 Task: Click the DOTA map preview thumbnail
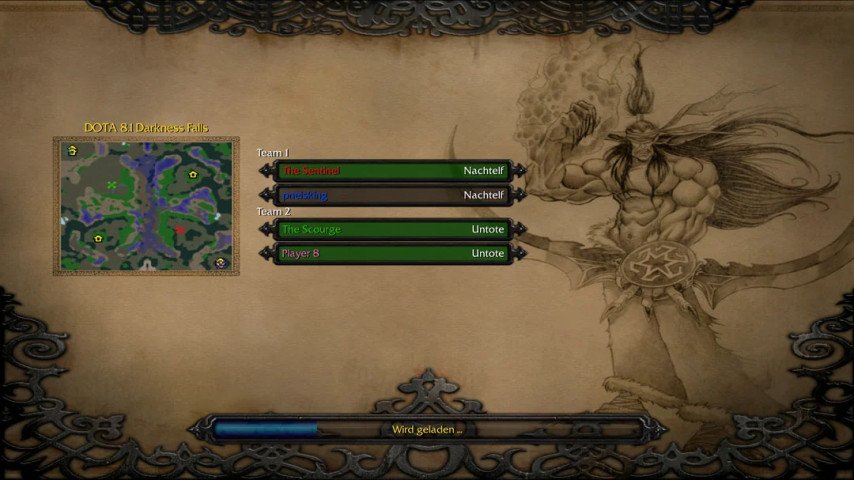(x=146, y=206)
